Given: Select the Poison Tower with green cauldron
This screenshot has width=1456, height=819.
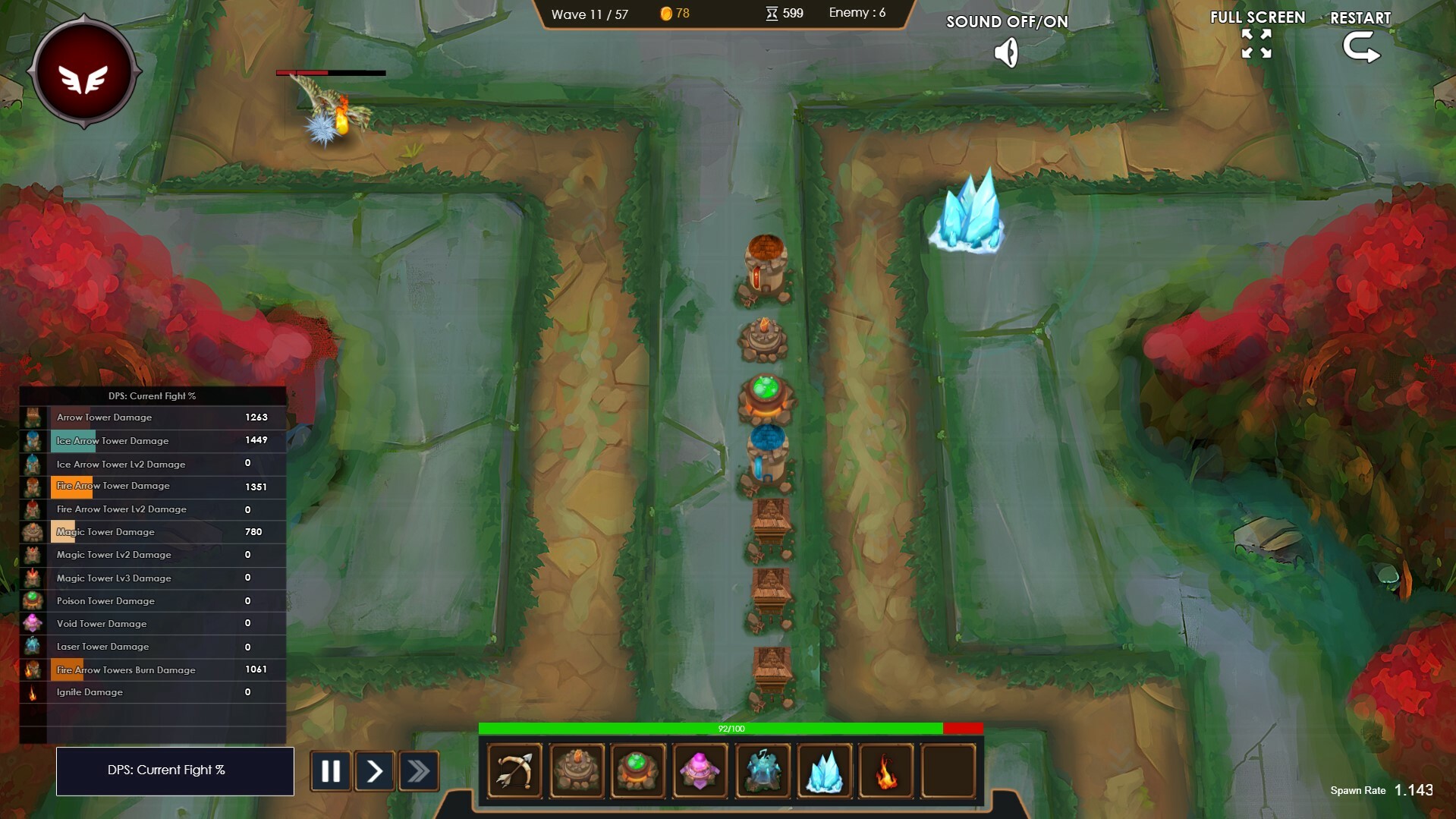Looking at the screenshot, I should [x=639, y=770].
